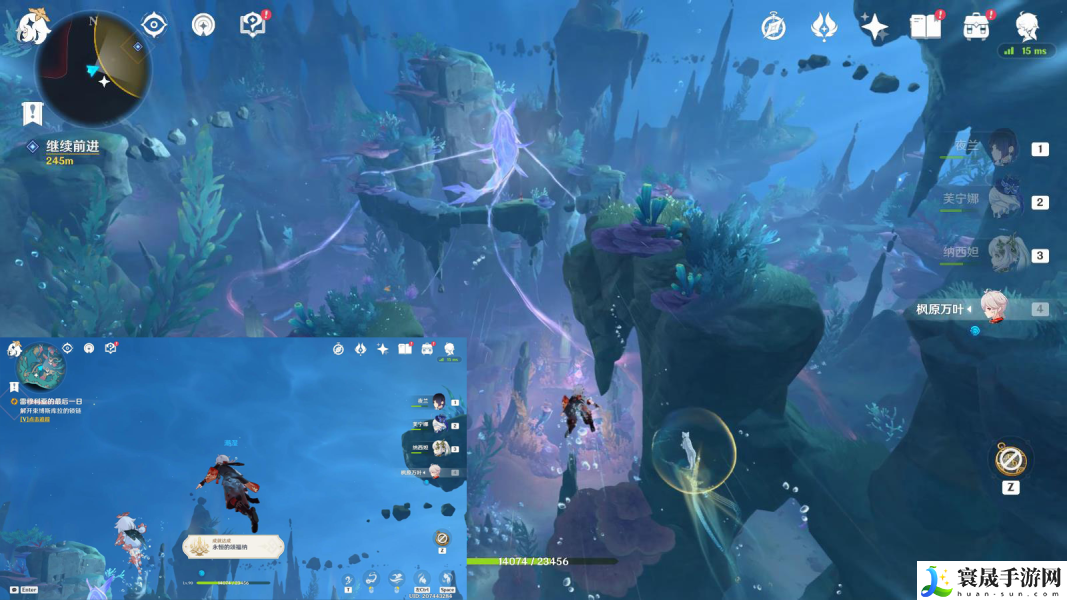
Task: Open the backpack inventory
Action: [x=977, y=27]
